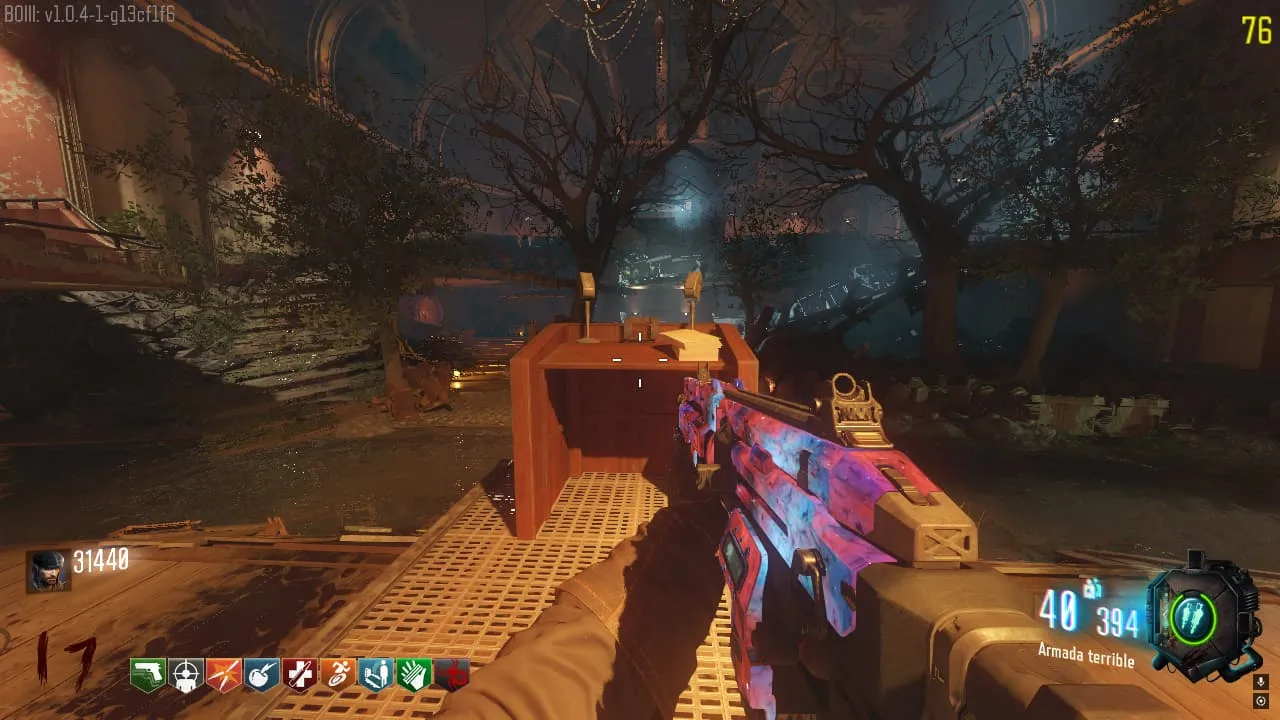The image size is (1280, 720).
Task: Click the record target overlay button
Action: click(x=1260, y=701)
